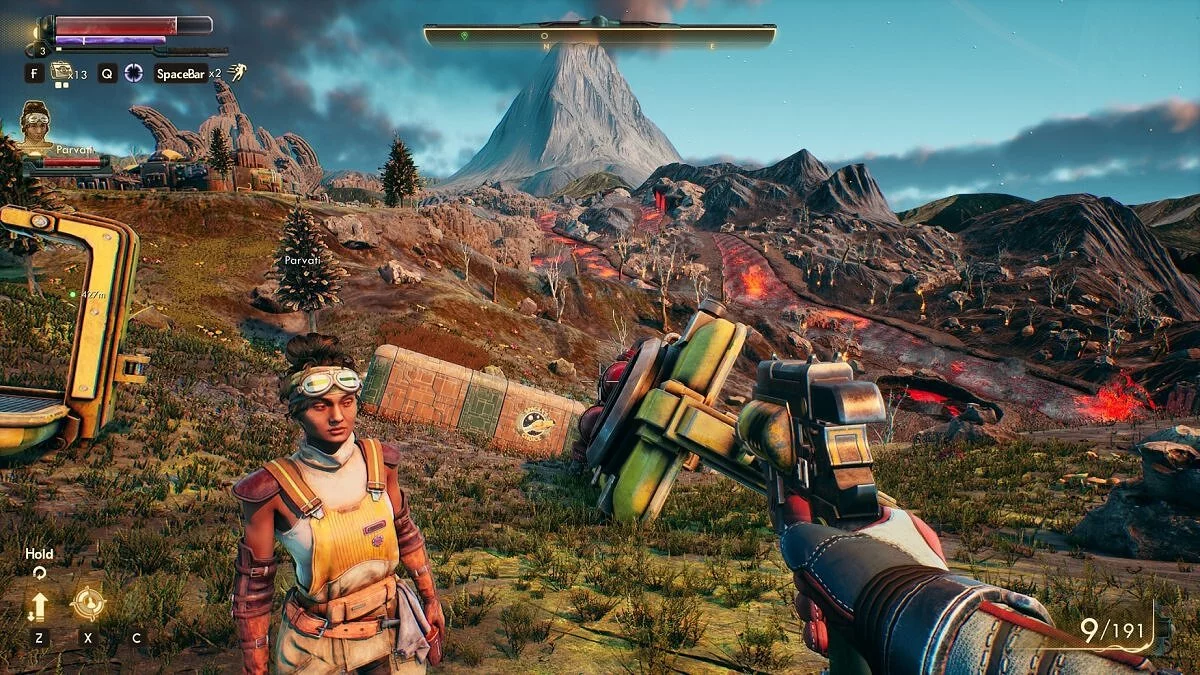1200x675 pixels.
Task: Activate the Tactical Time Dilation icon
Action: 133,72
